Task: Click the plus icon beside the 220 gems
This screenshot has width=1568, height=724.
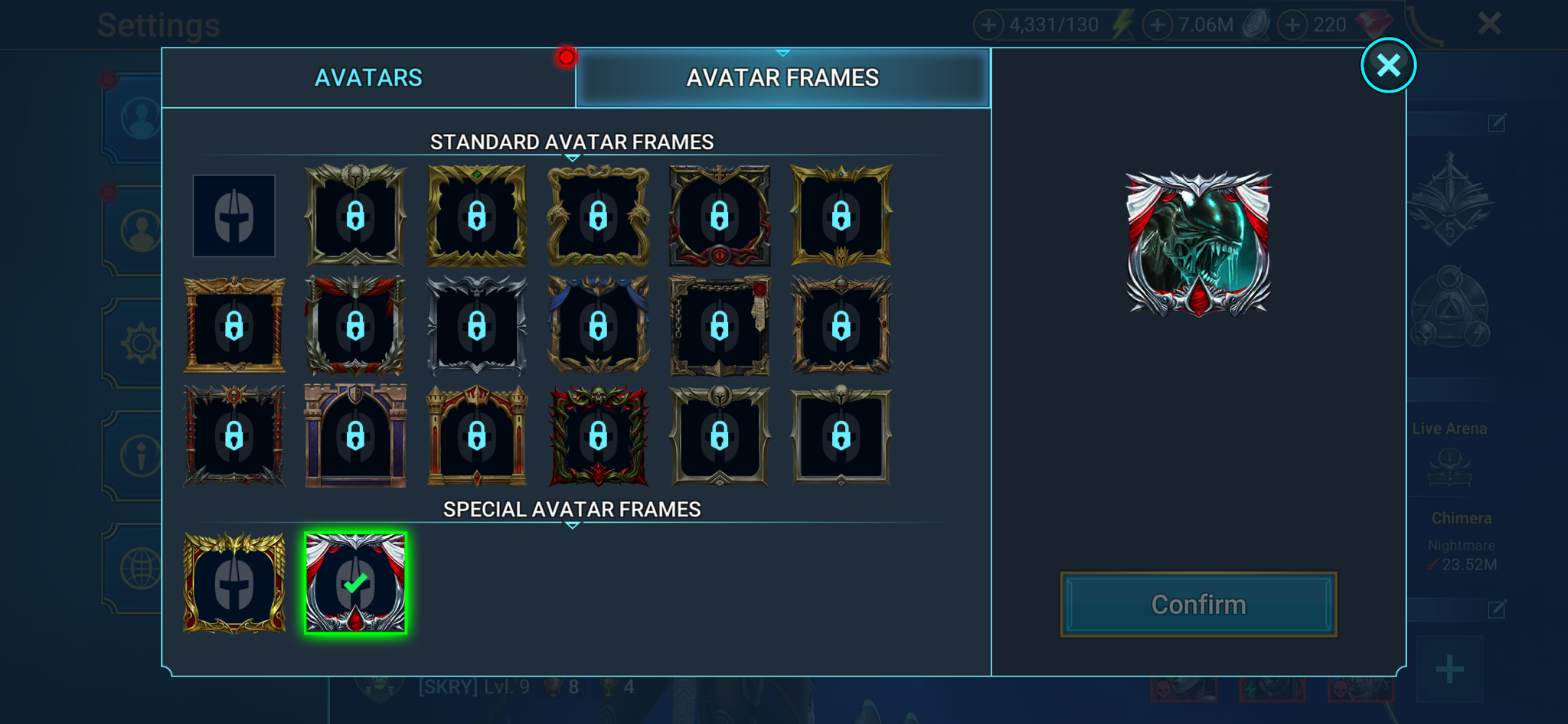Action: [1294, 24]
